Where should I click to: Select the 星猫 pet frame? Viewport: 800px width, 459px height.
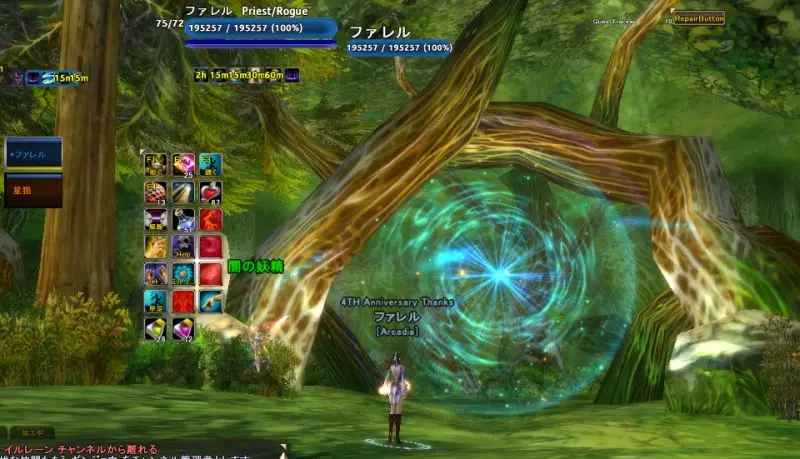pyautogui.click(x=34, y=189)
